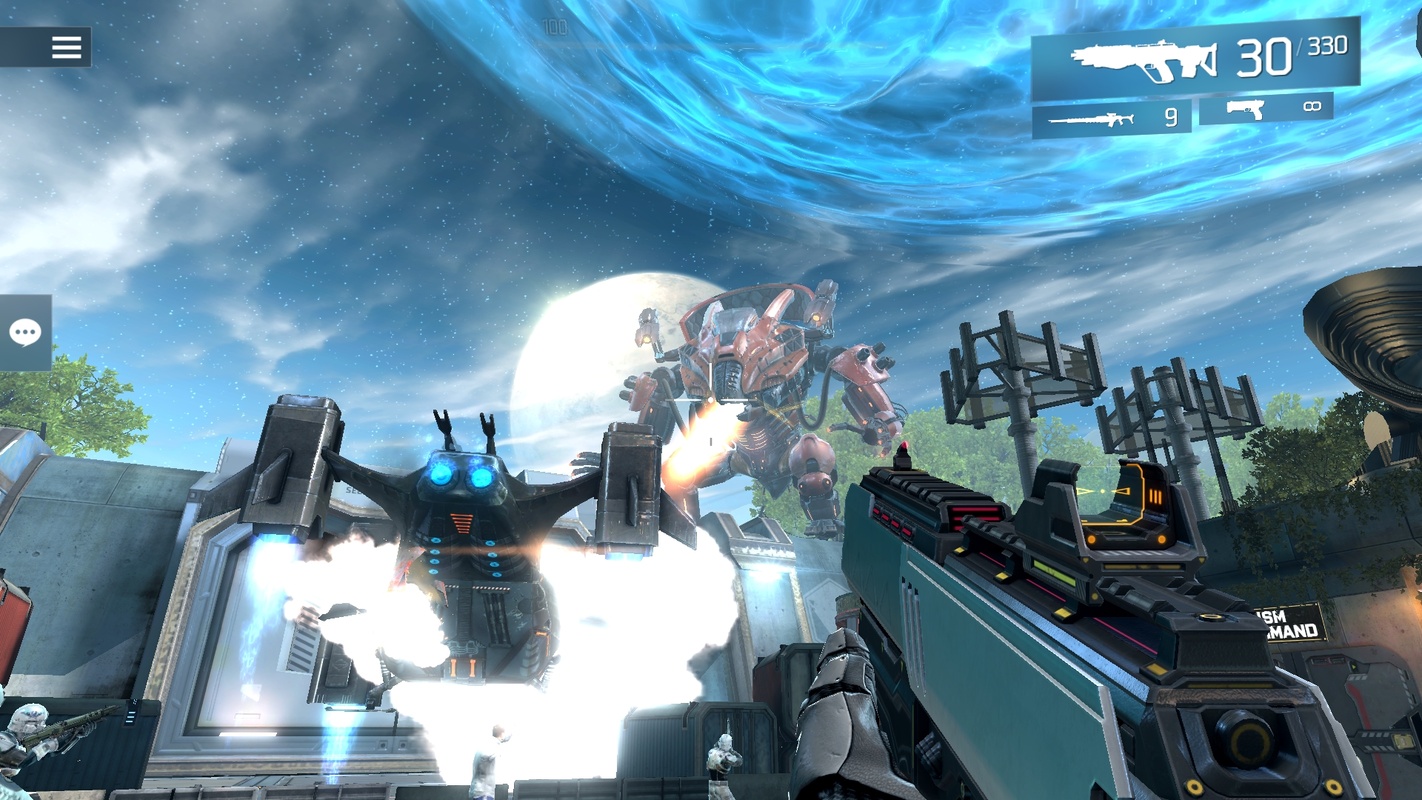Screen dimensions: 1422x800
Task: Switch to the sniper rifle slot
Action: (1111, 119)
